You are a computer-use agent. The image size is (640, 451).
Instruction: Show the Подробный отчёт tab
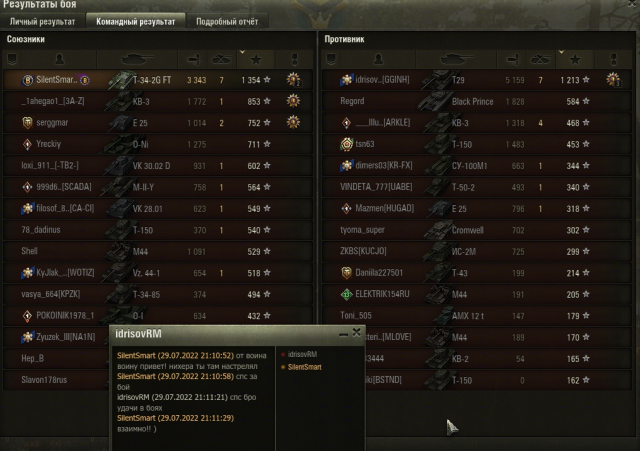pyautogui.click(x=224, y=20)
